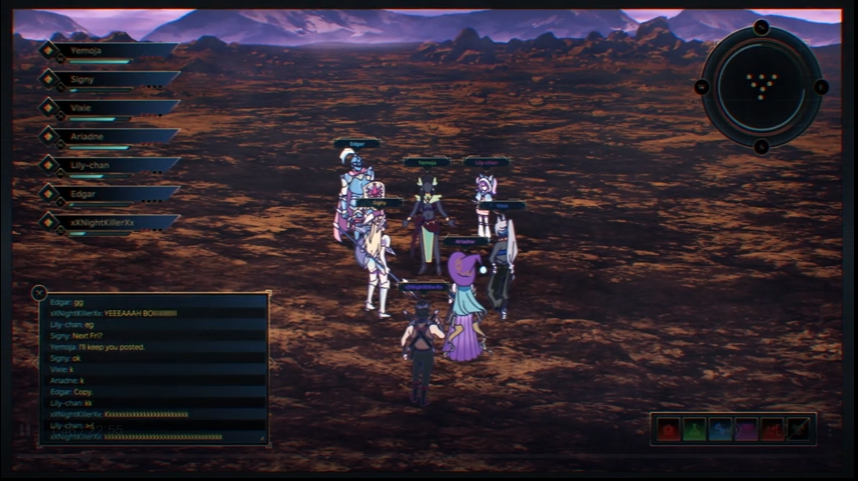Use the green flask hotbar slot

click(694, 429)
